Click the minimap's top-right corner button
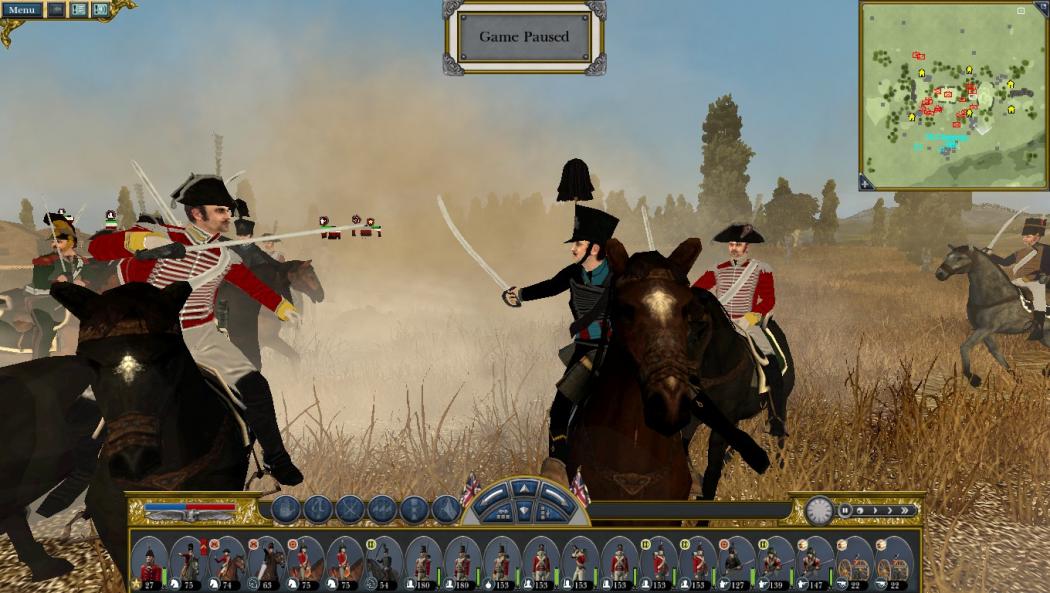 1021,11
